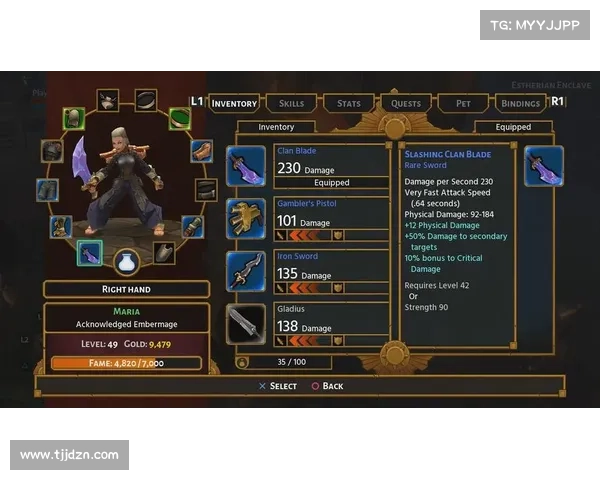This screenshot has height=480, width=600.
Task: Show the Quests tab
Action: coord(406,103)
